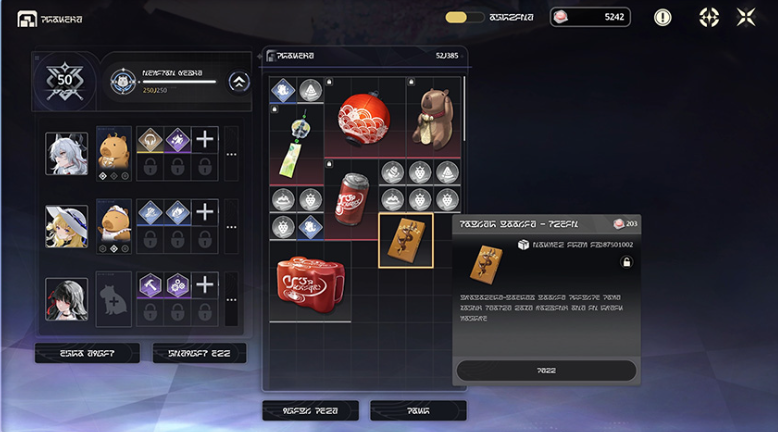Choose the wind chime item

tap(295, 145)
